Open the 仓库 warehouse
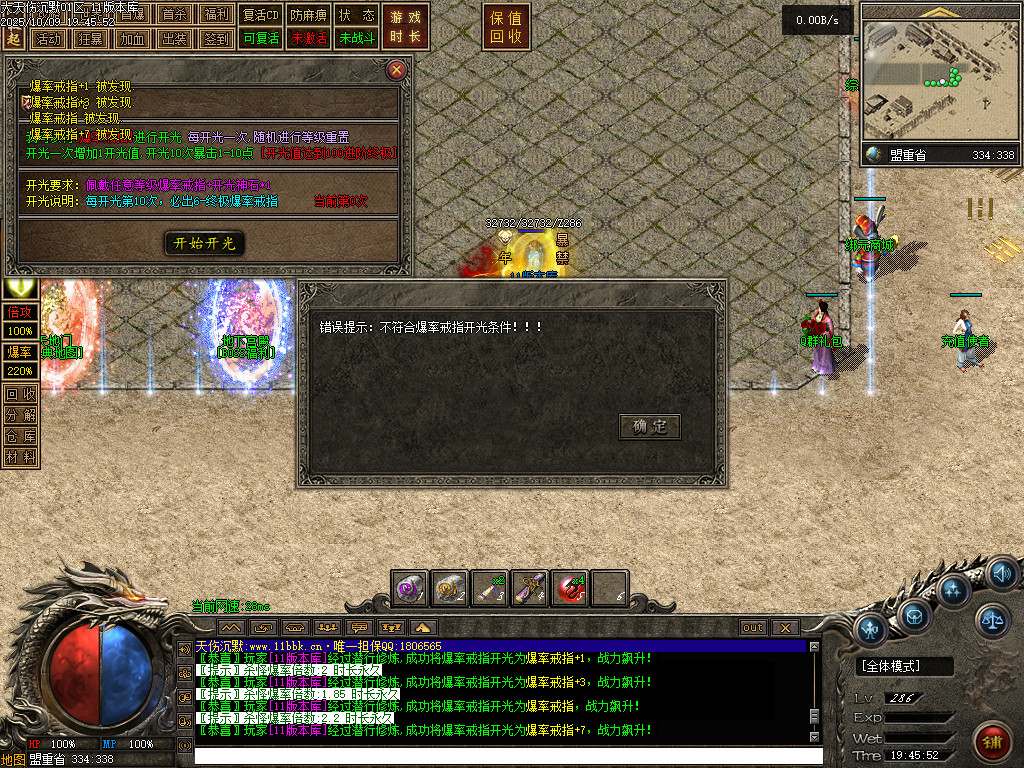 tap(20, 436)
